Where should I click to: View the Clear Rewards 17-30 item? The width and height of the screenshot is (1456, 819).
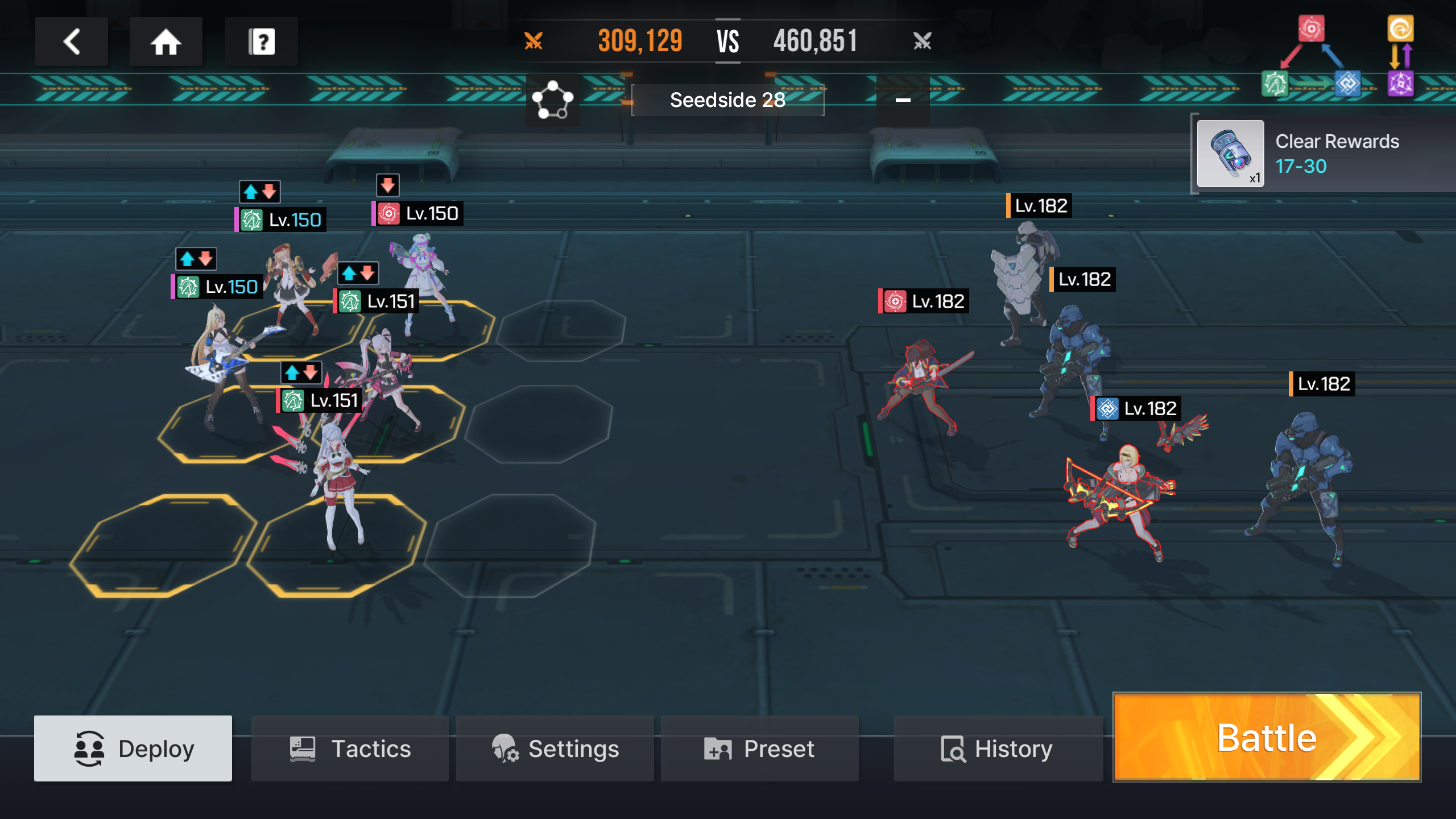tap(1230, 154)
